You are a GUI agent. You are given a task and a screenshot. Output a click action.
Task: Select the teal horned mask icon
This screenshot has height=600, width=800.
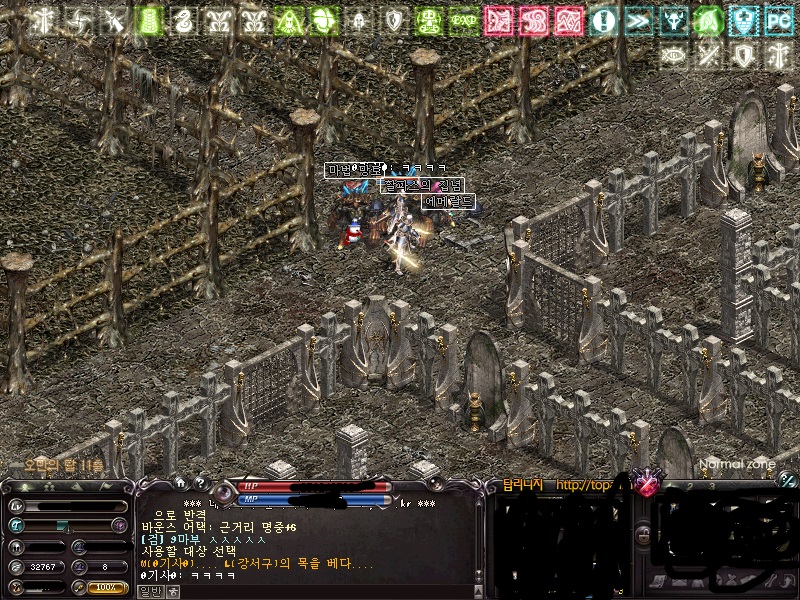click(x=673, y=20)
